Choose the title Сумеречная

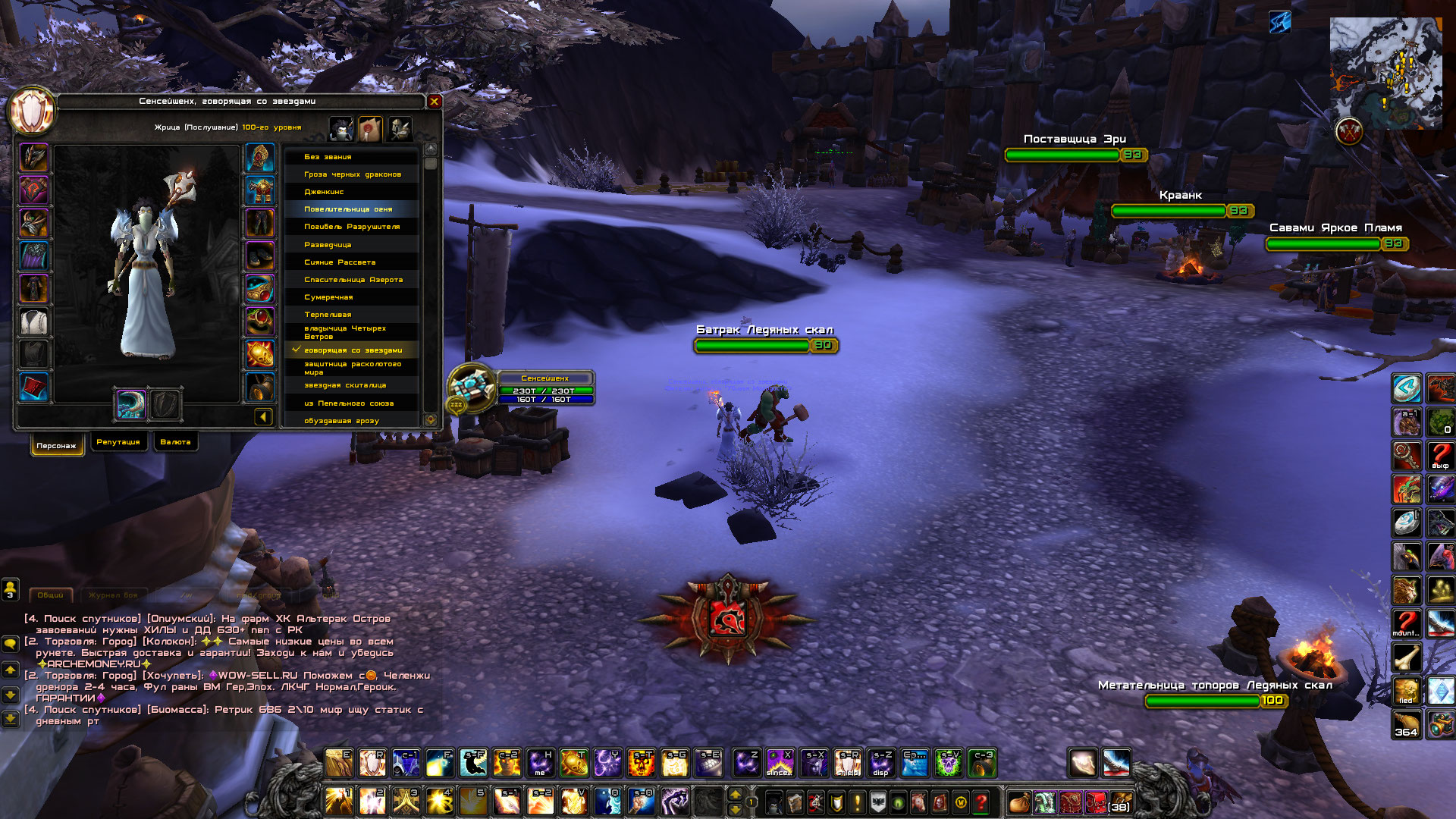[328, 297]
